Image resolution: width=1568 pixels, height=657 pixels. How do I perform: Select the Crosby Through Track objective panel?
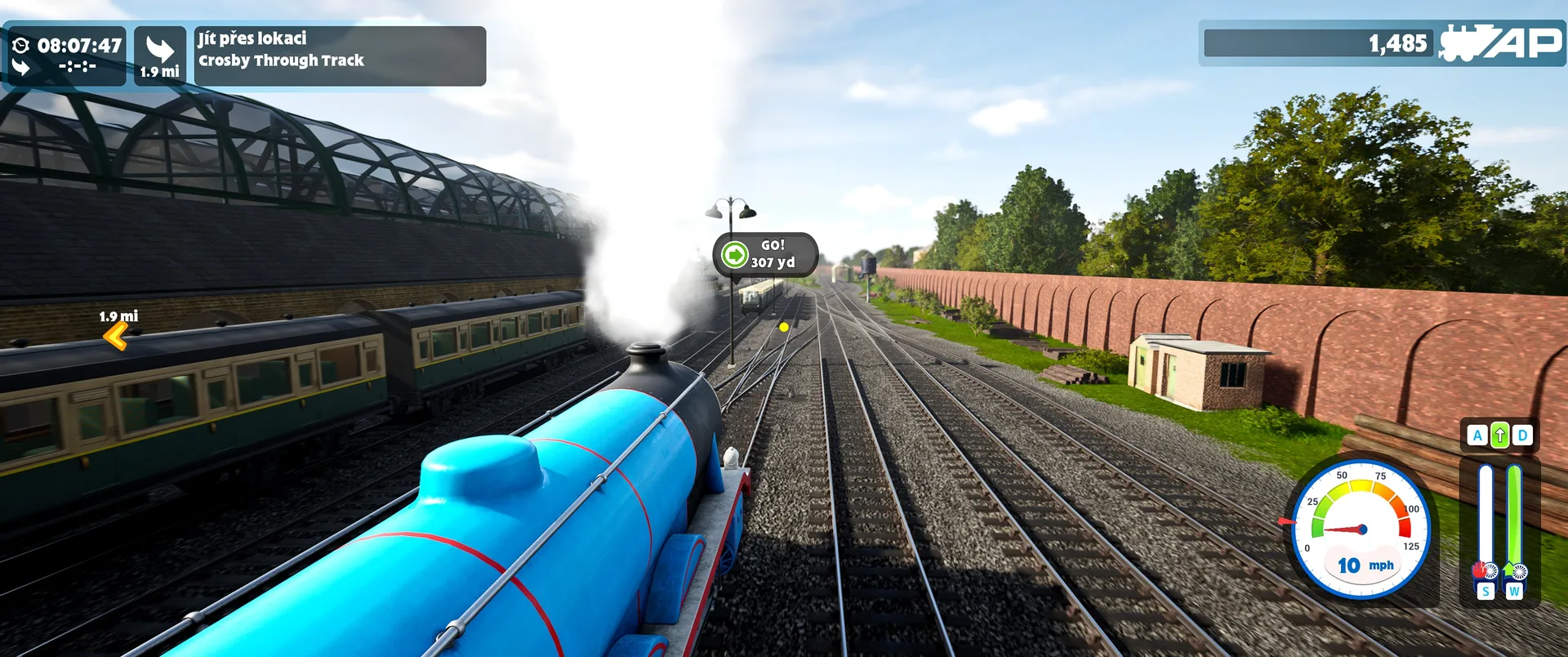(340, 56)
